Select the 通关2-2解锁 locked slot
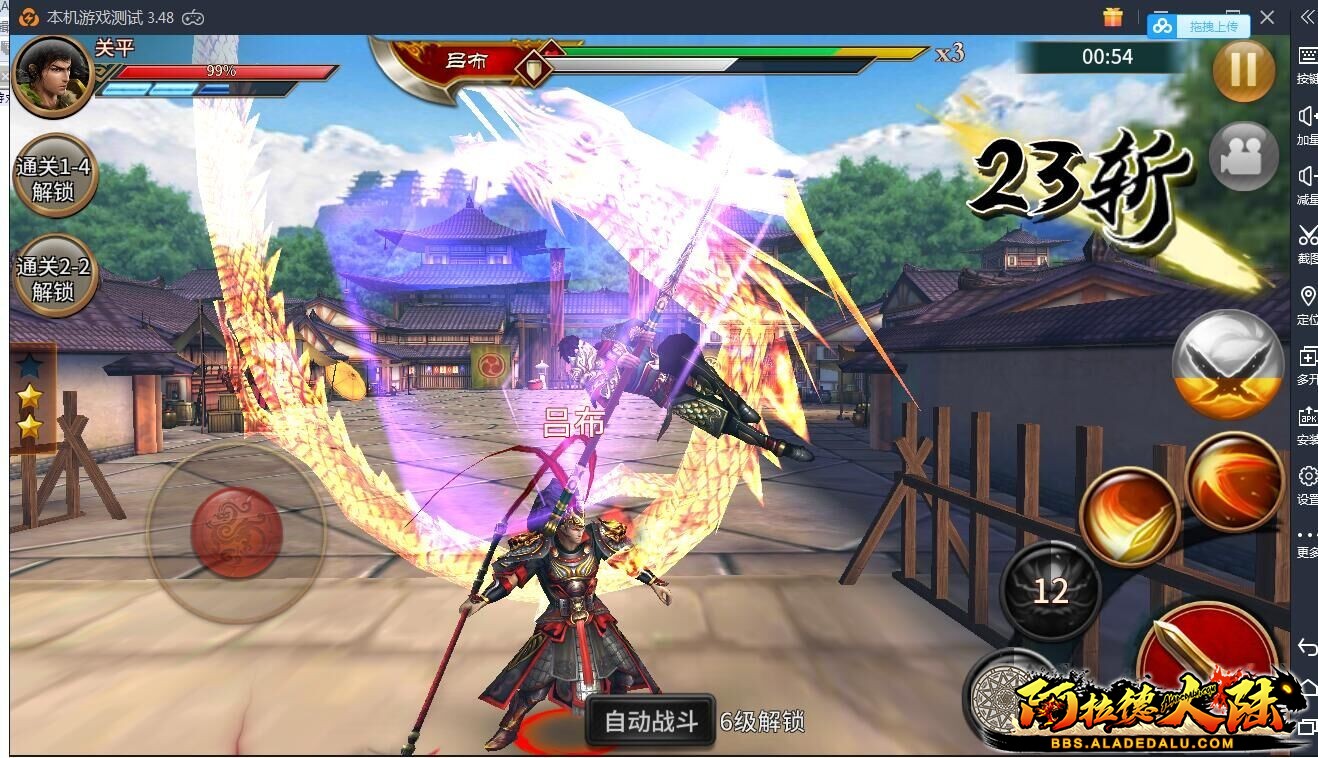1318x758 pixels. [53, 278]
